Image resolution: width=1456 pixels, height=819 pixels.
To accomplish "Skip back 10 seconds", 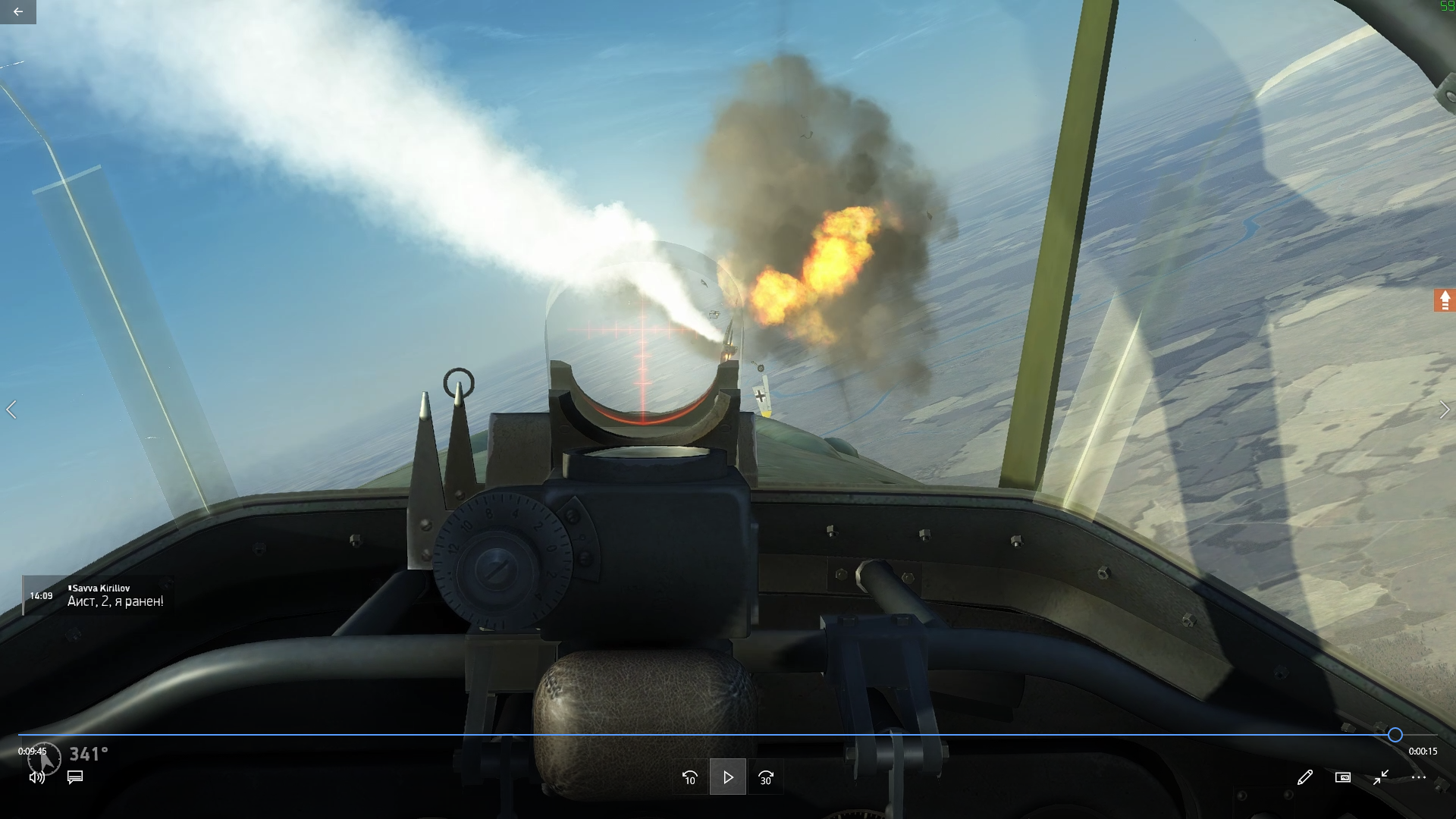I will [x=689, y=777].
